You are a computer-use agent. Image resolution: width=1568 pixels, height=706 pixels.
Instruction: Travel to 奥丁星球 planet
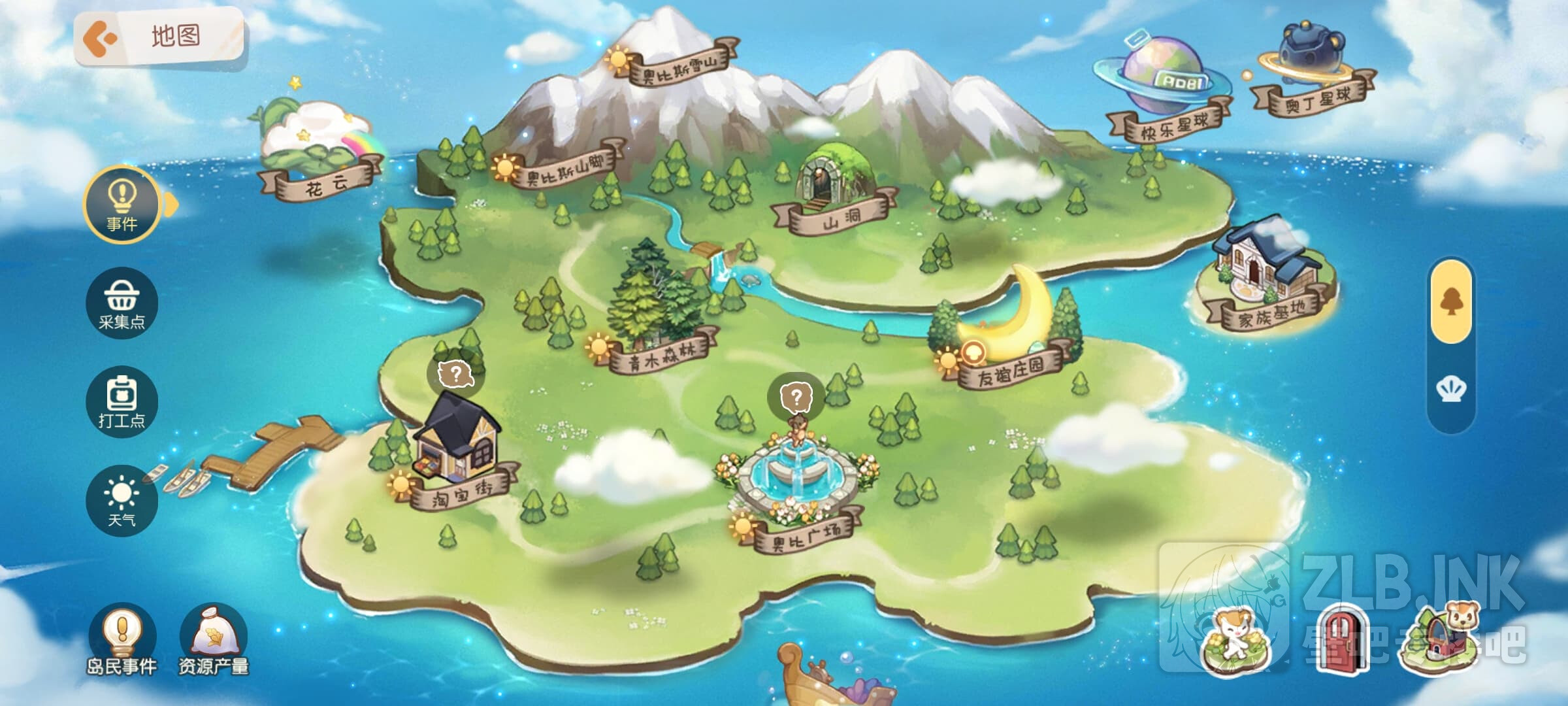click(1317, 99)
